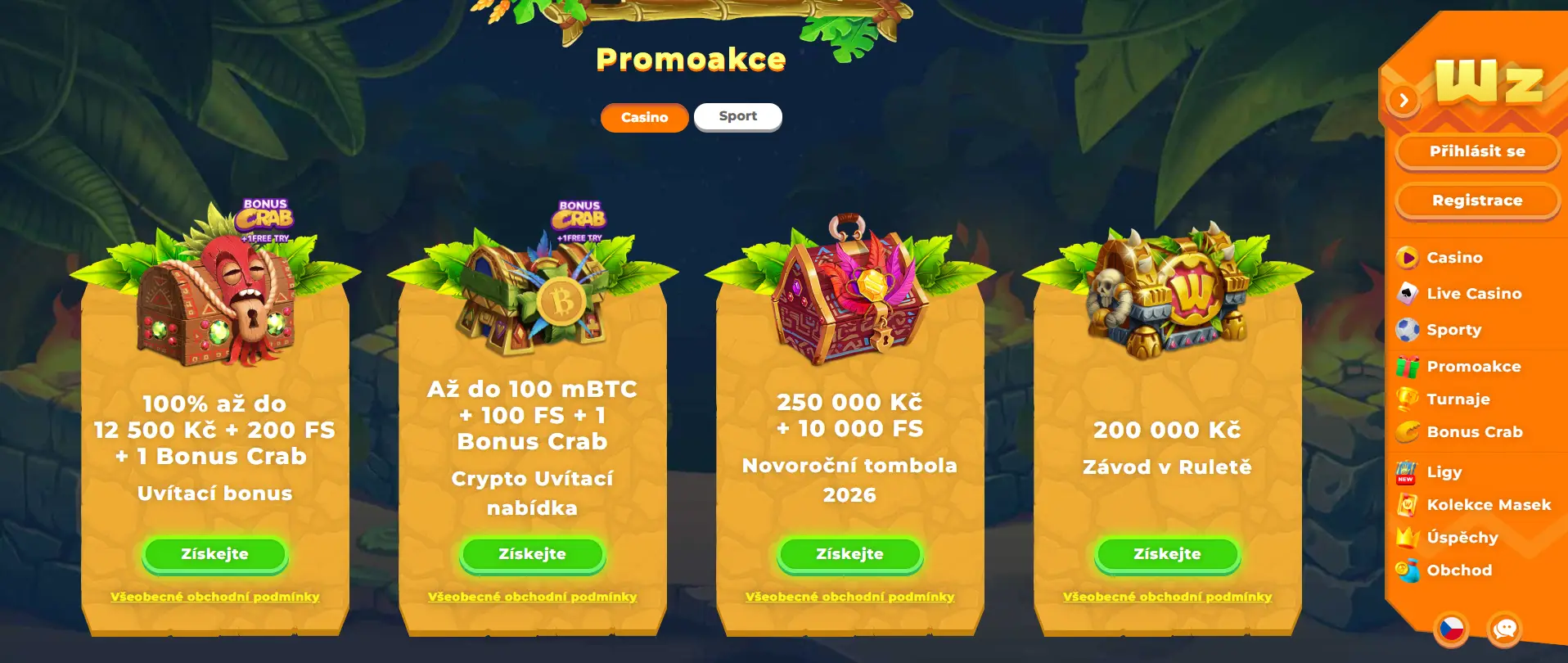Click the Přihlásit se button

[1477, 151]
